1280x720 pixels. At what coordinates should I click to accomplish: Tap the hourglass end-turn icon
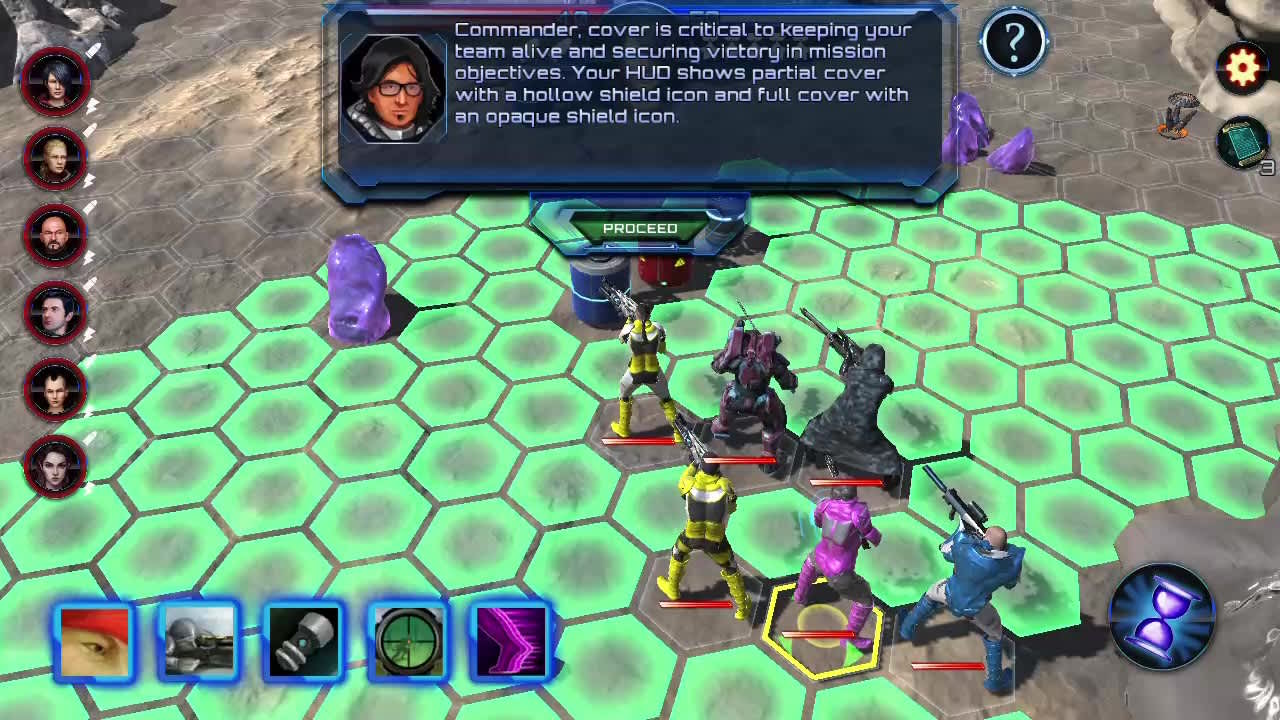pos(1162,614)
